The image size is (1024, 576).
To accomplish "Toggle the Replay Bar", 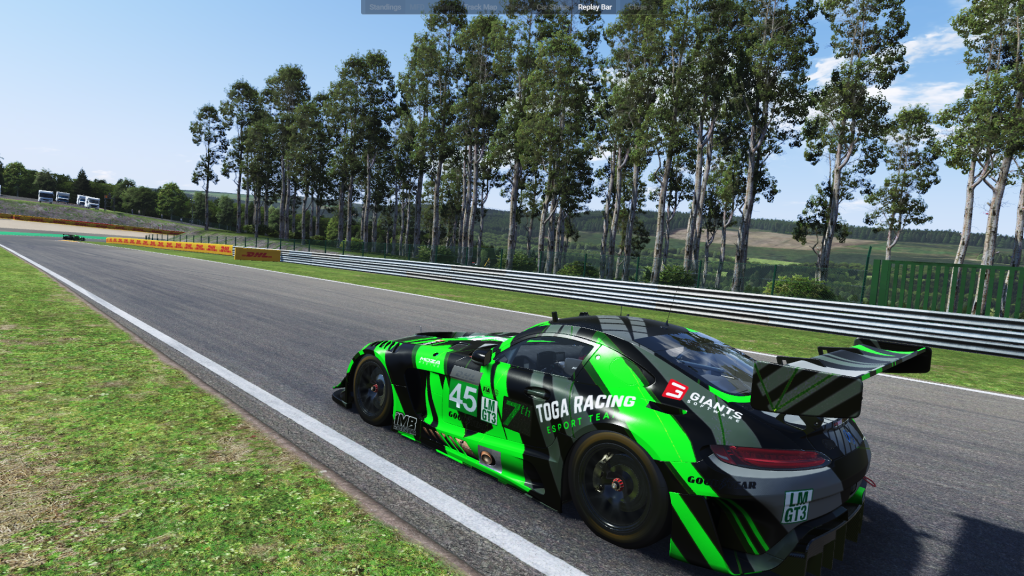I will tap(595, 6).
